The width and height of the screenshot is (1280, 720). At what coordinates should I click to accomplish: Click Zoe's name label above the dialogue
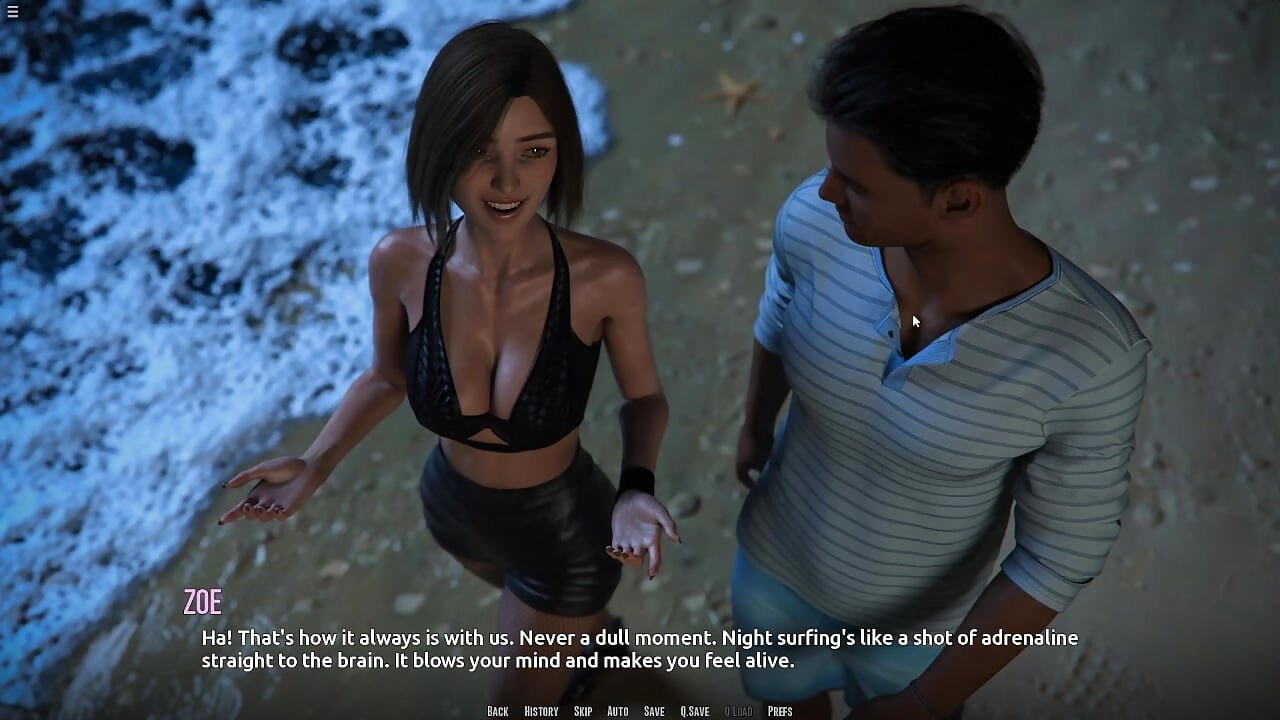204,601
